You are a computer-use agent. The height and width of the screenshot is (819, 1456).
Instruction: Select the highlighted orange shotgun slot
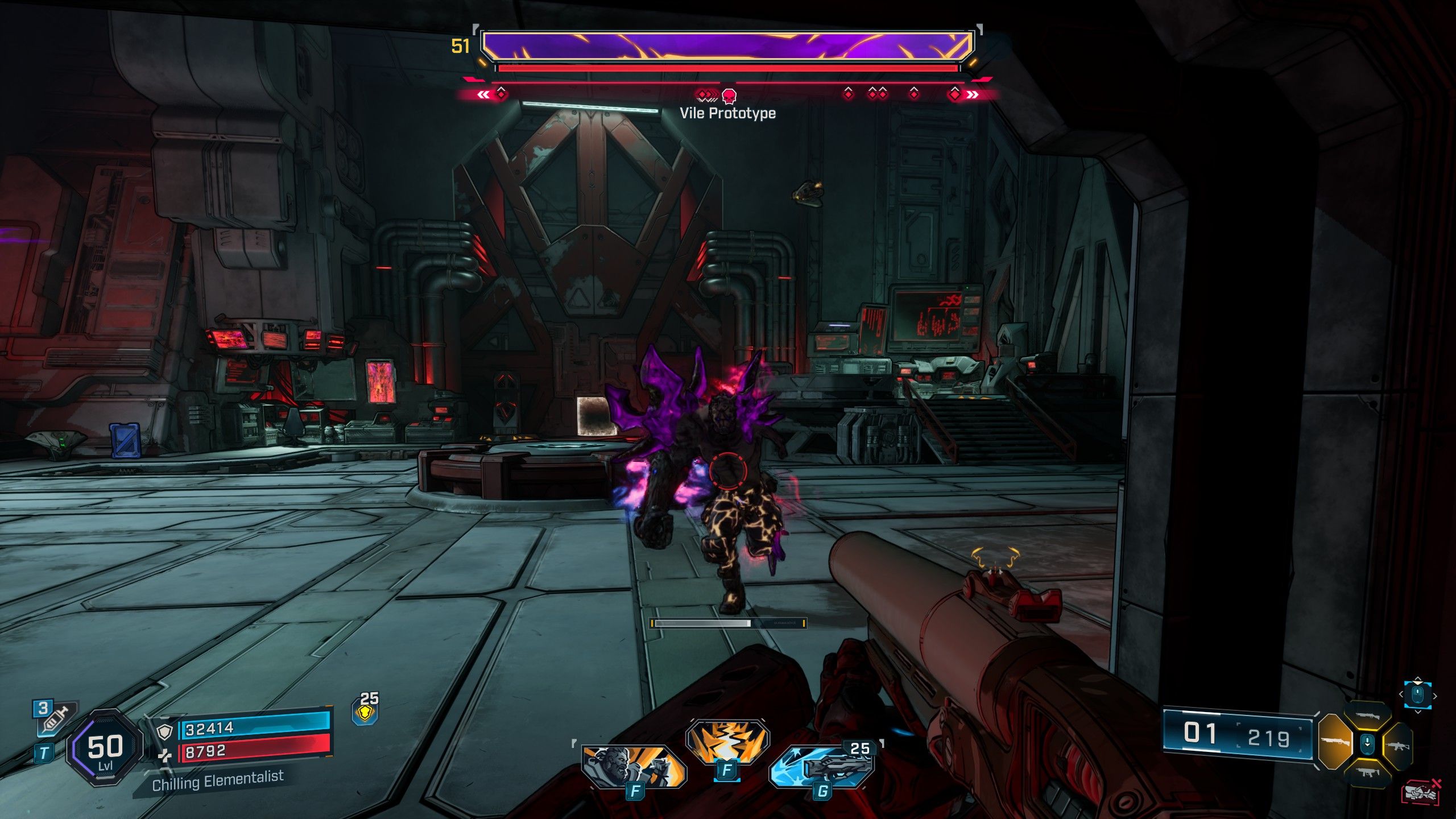point(1334,742)
